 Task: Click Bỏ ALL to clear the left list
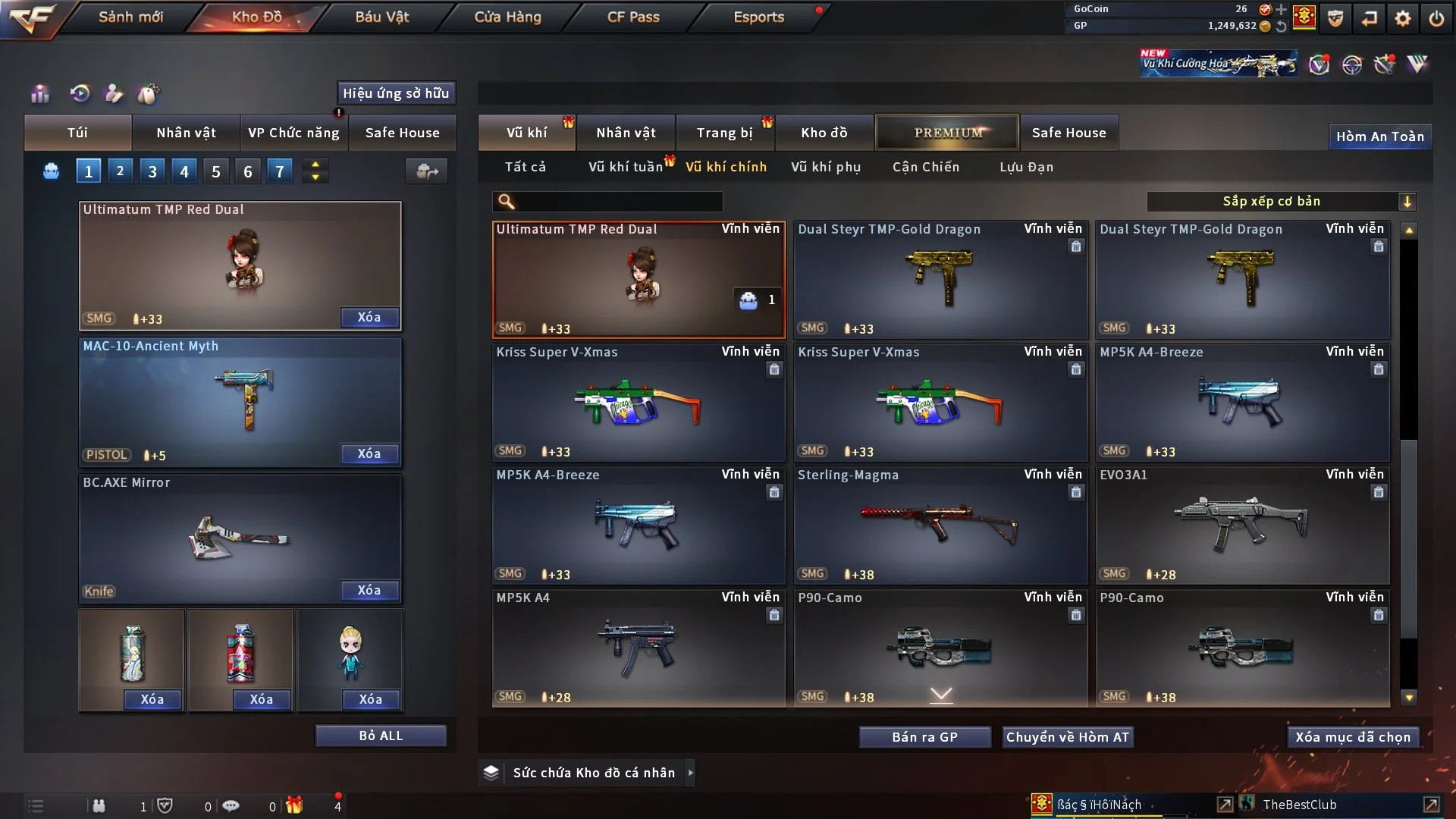point(381,735)
